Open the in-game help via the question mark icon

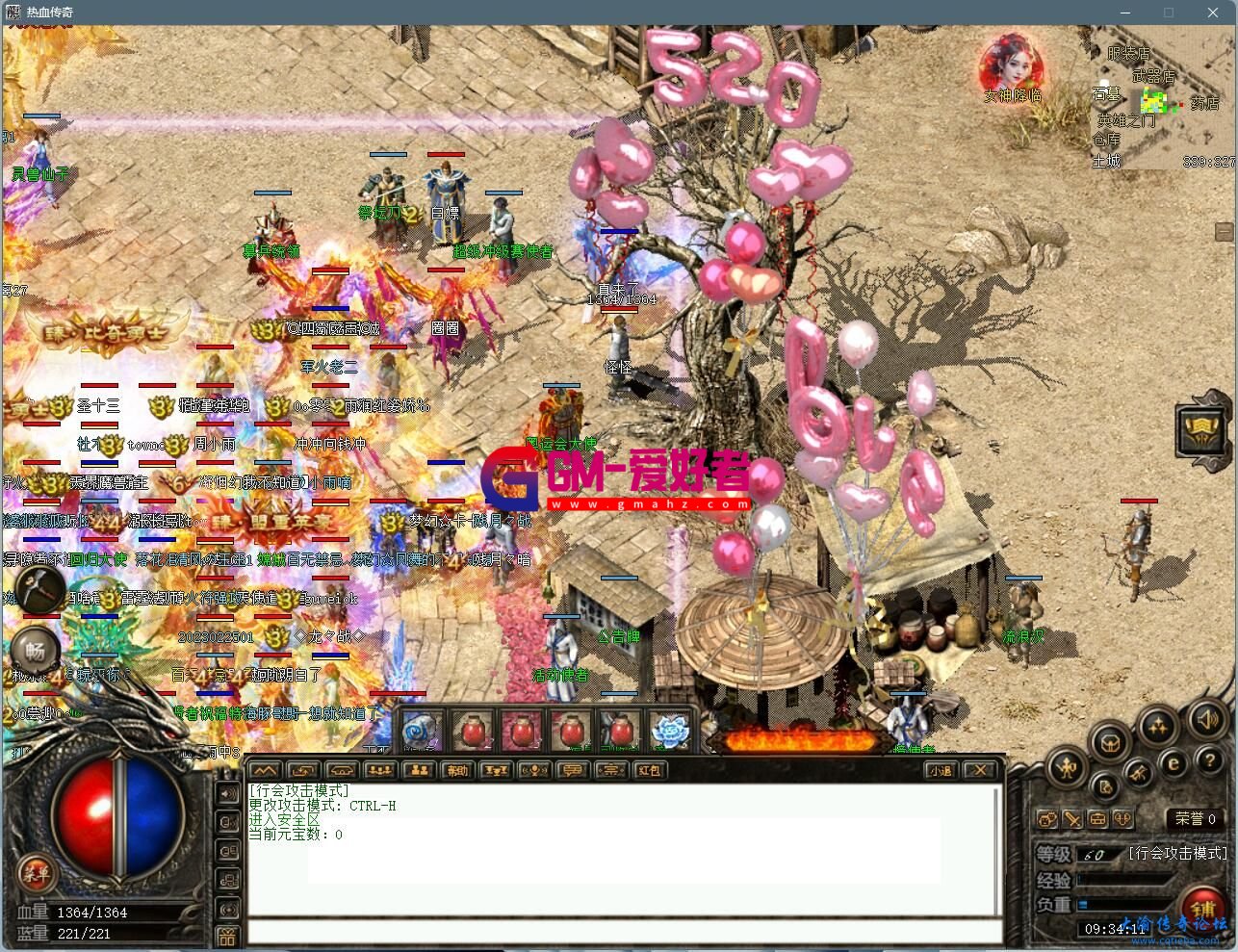pyautogui.click(x=1209, y=760)
